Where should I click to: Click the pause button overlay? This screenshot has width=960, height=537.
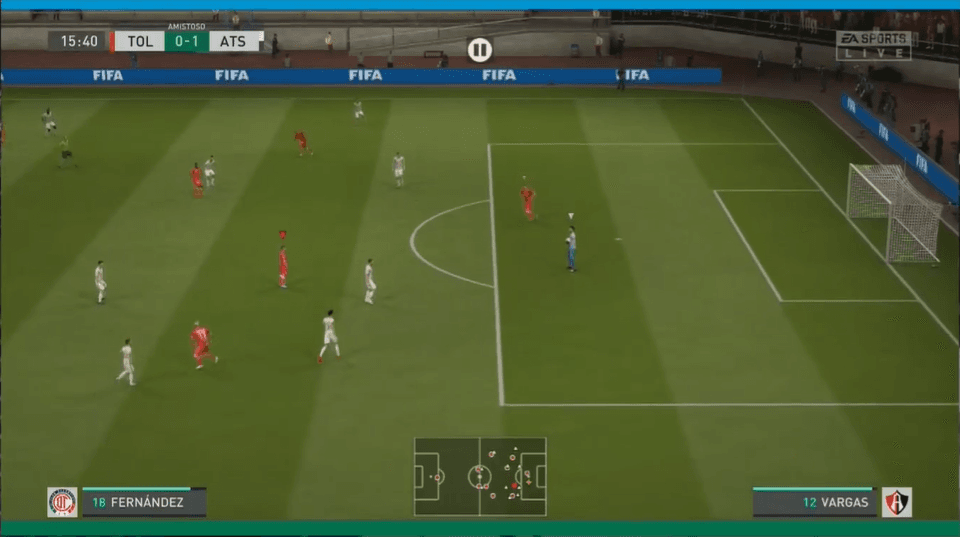pos(479,49)
